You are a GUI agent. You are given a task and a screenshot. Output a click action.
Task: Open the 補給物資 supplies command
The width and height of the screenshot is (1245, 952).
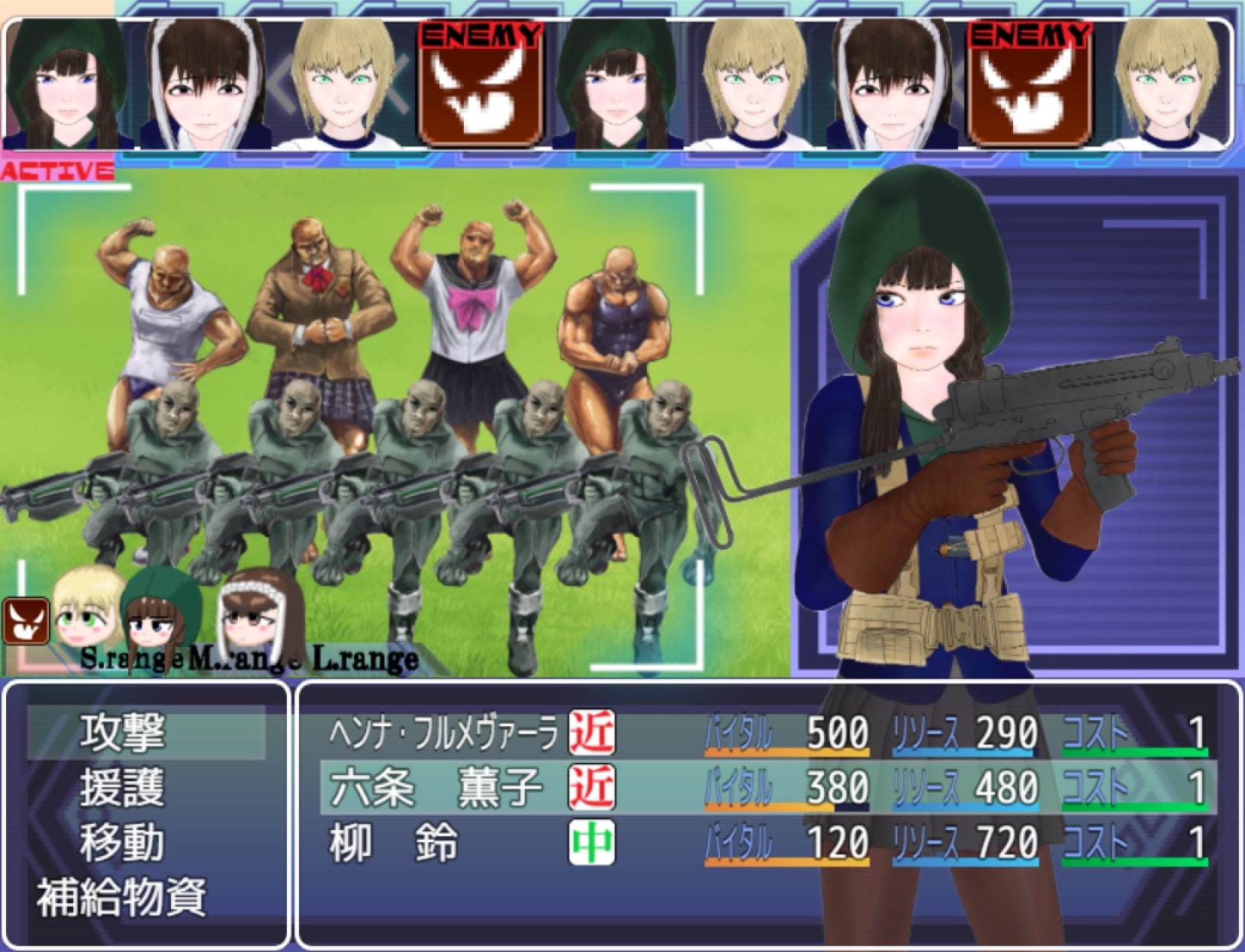tap(122, 898)
